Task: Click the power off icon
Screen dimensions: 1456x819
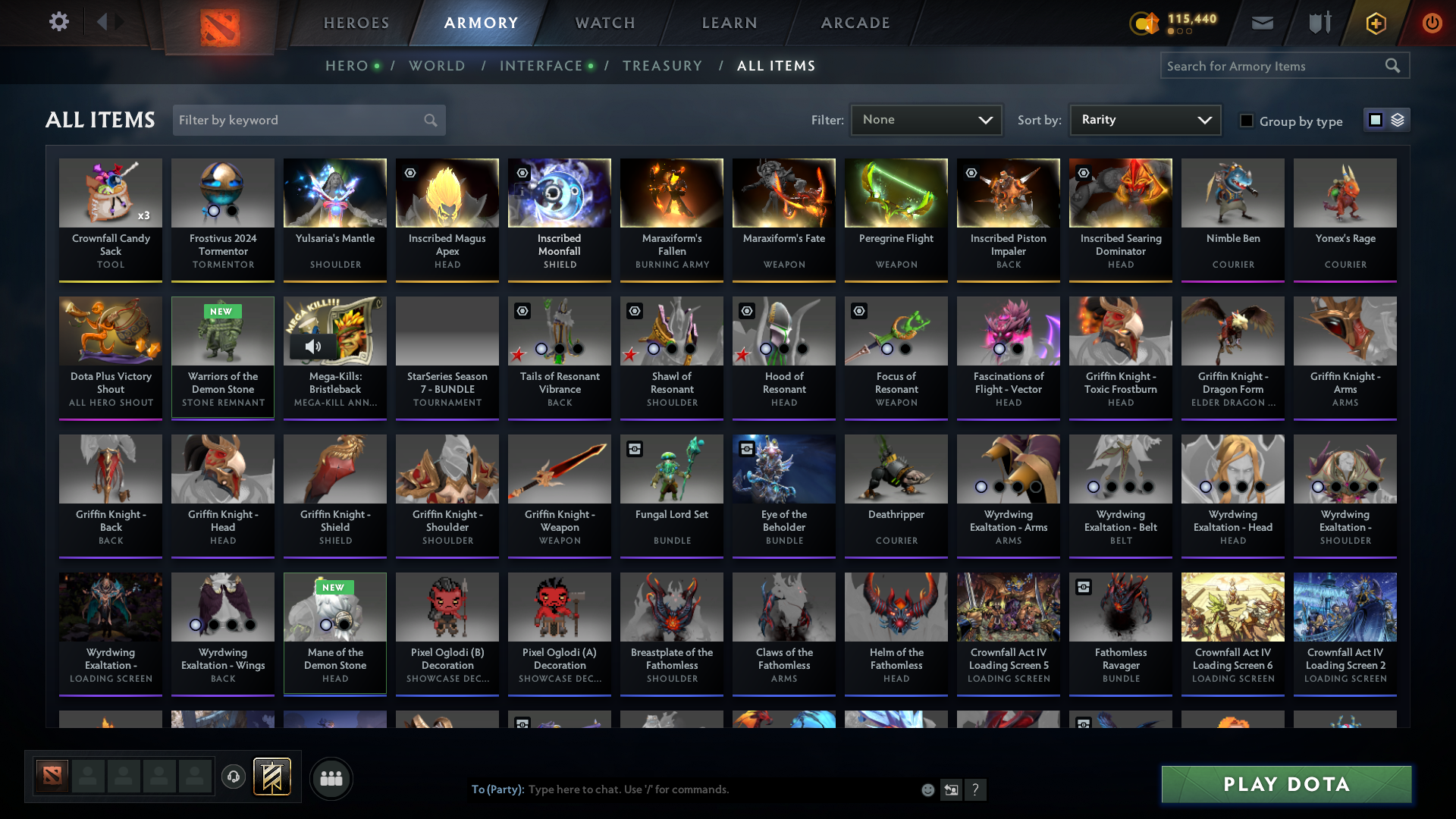Action: [x=1432, y=23]
